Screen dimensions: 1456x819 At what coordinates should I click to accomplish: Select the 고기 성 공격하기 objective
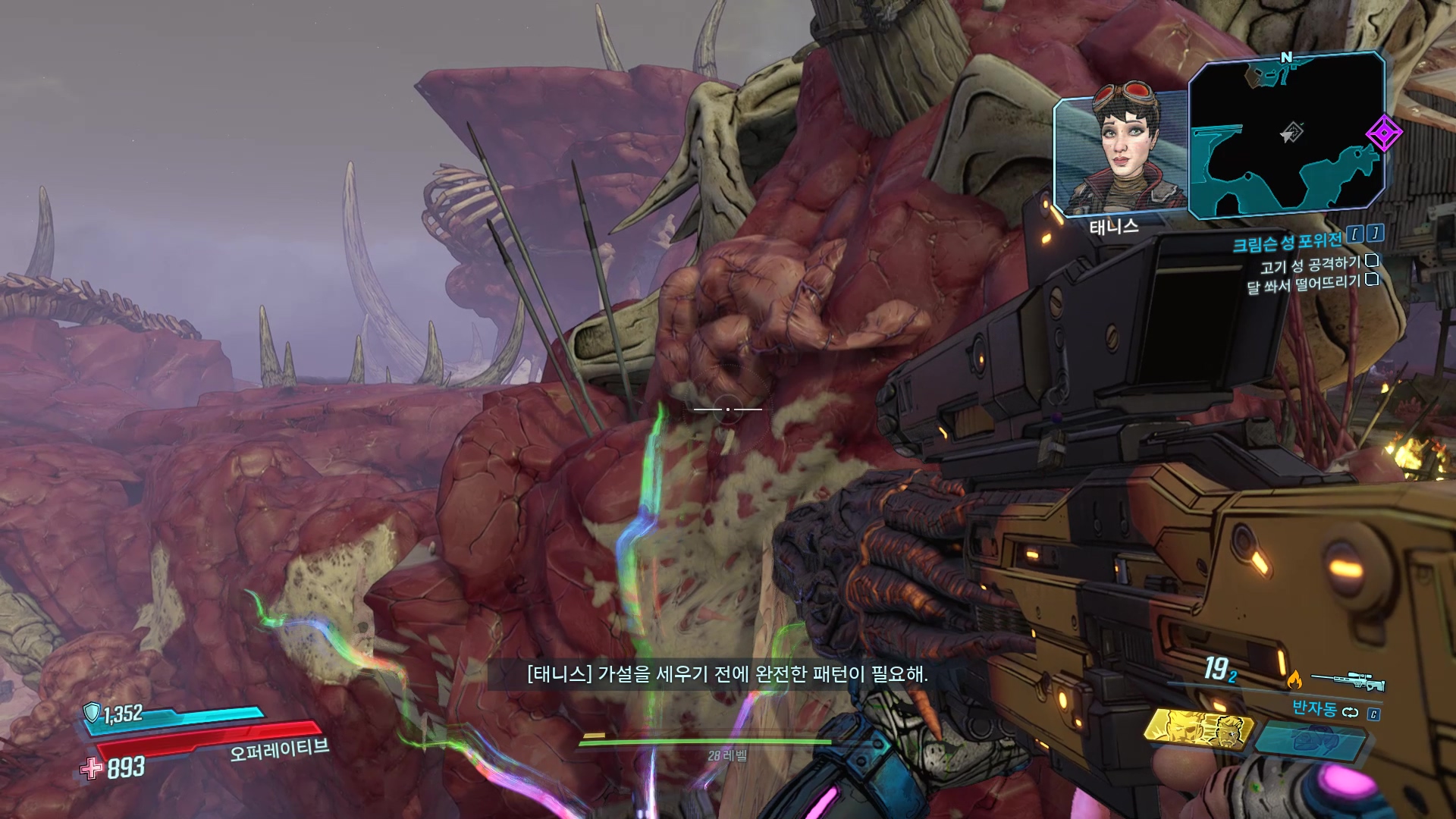pos(1310,265)
